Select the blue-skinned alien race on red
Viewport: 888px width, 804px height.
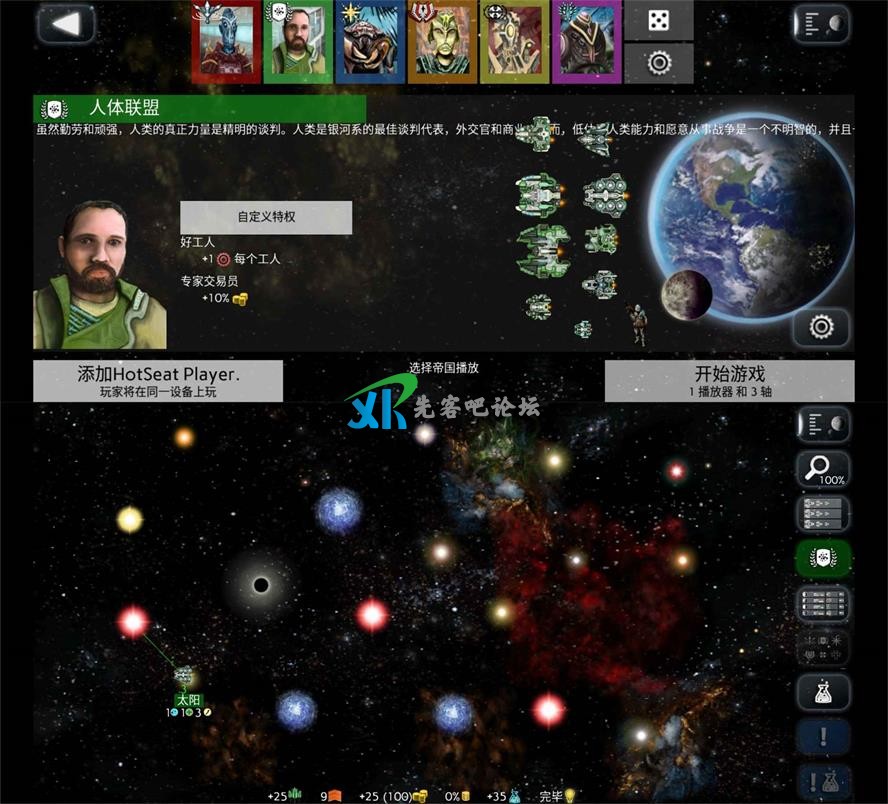tap(227, 42)
